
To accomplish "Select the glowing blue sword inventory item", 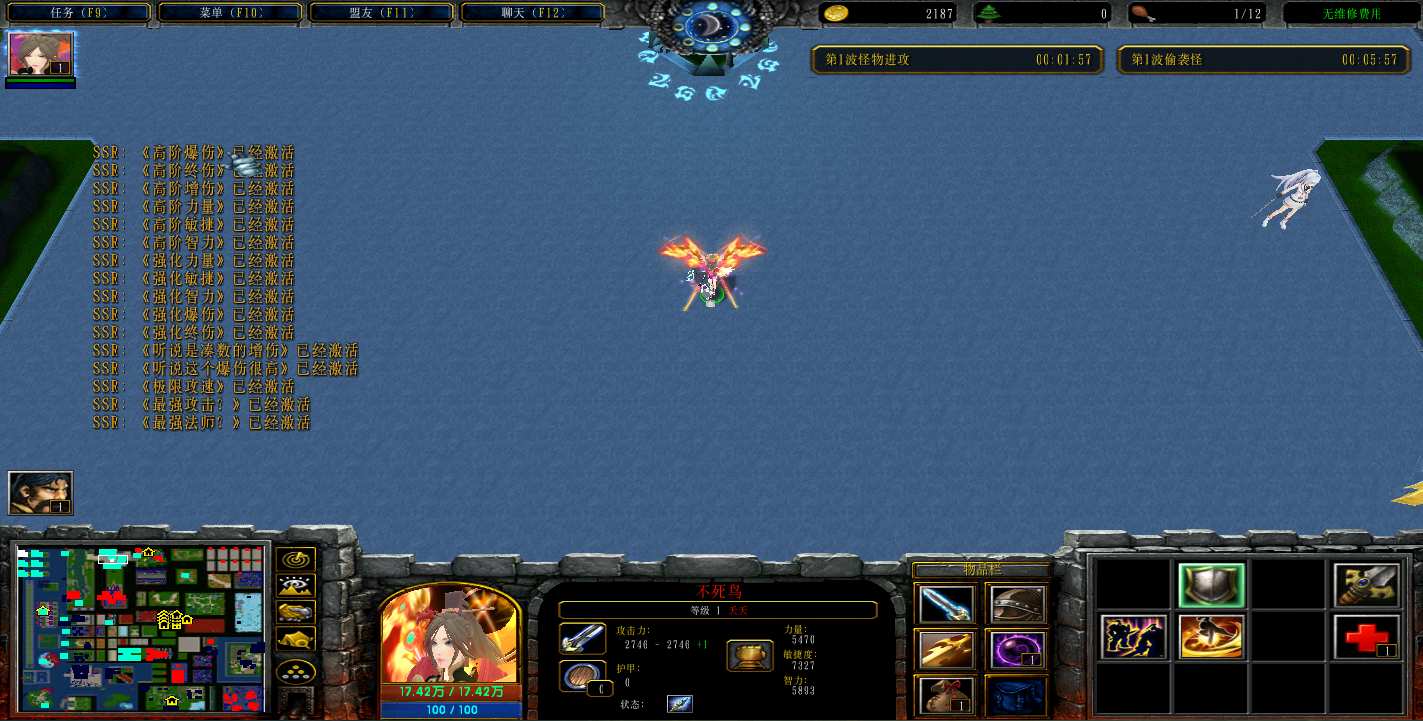I will (946, 604).
